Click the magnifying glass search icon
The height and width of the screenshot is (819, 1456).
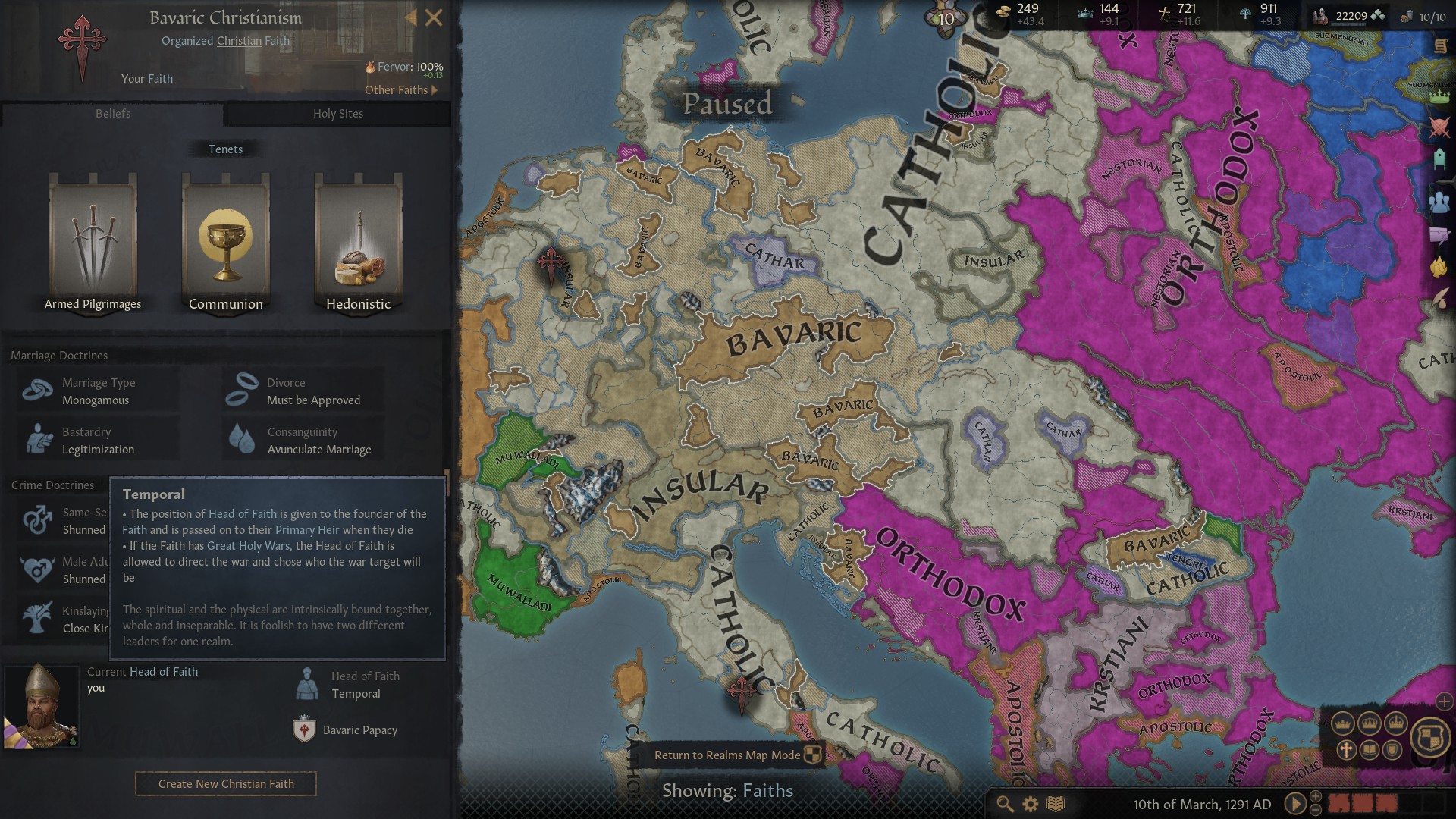pyautogui.click(x=1005, y=803)
